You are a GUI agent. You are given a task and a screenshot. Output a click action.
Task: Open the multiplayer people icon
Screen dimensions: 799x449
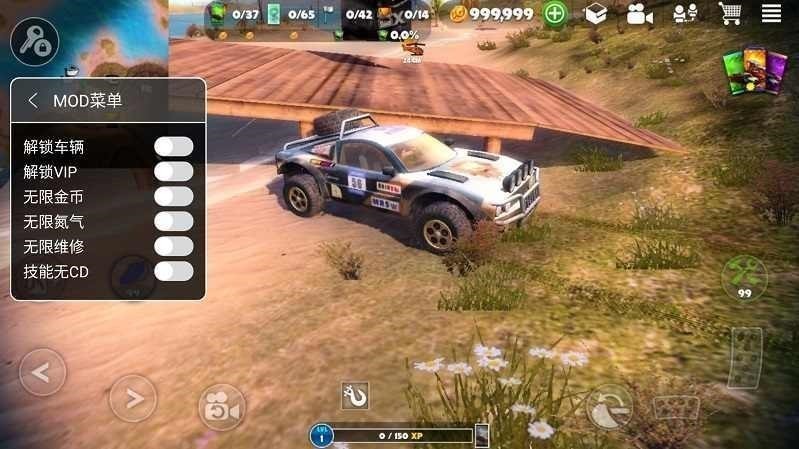pyautogui.click(x=684, y=14)
